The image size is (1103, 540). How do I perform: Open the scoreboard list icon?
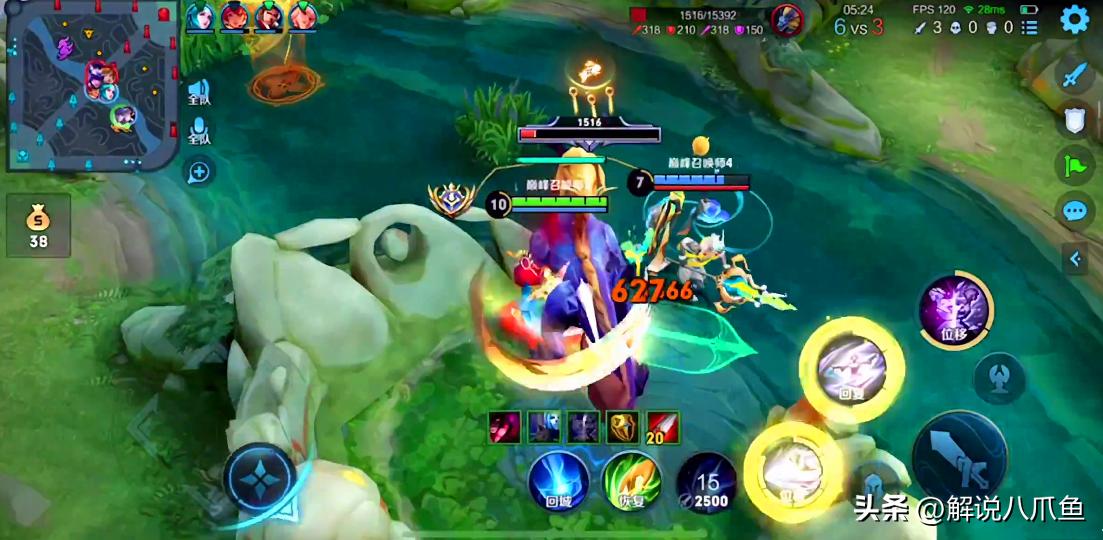pyautogui.click(x=1030, y=28)
